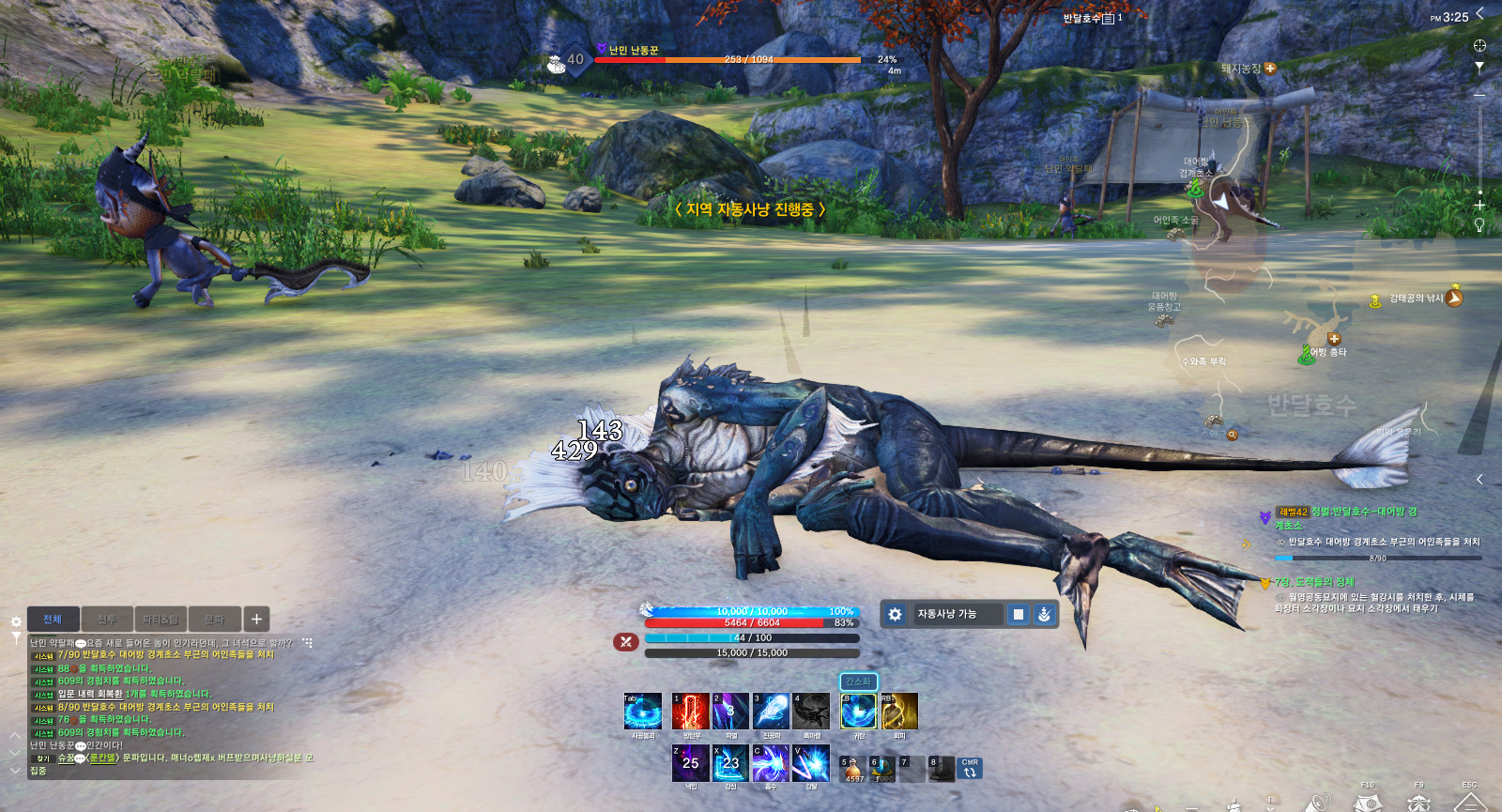Add a new chat tab with plus button
Image resolution: width=1502 pixels, height=812 pixels.
[256, 620]
